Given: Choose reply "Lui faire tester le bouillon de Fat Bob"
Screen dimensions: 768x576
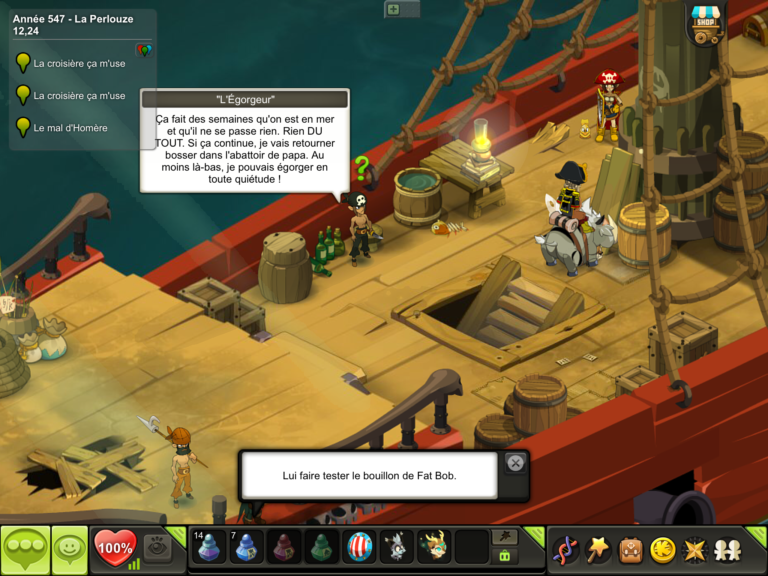Looking at the screenshot, I should click(x=369, y=476).
